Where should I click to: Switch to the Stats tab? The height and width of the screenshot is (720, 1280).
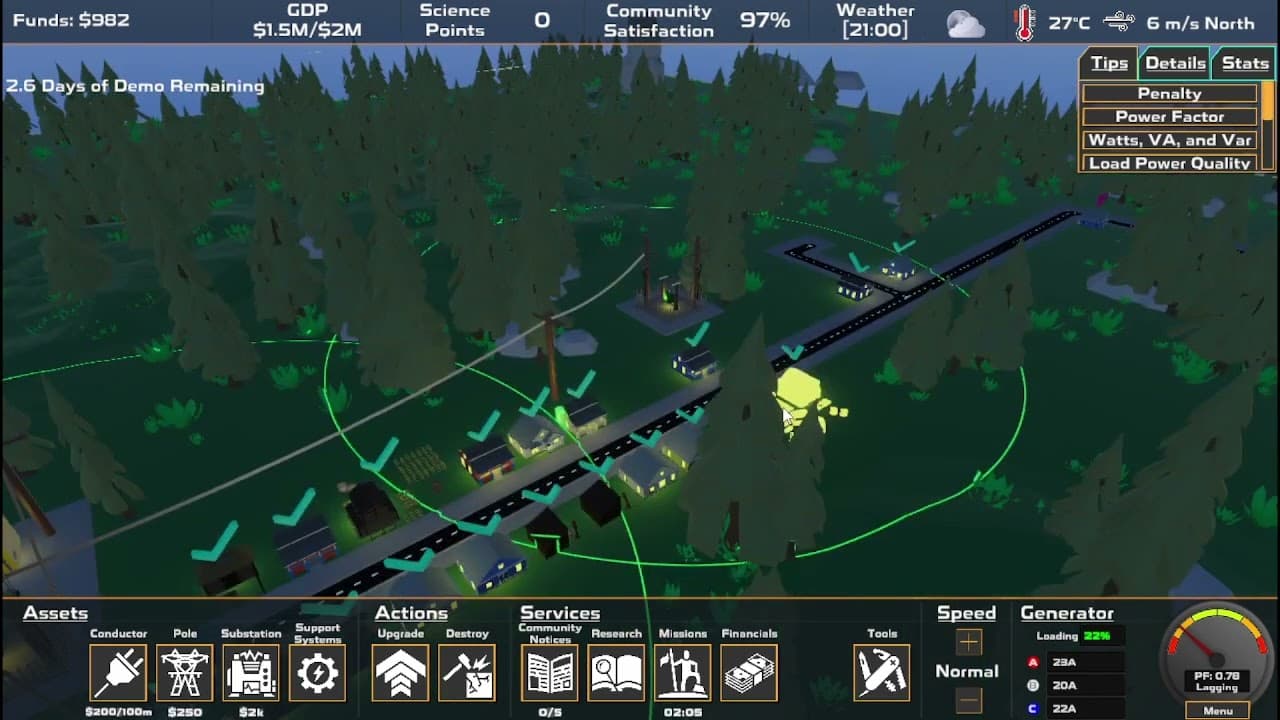[x=1245, y=63]
